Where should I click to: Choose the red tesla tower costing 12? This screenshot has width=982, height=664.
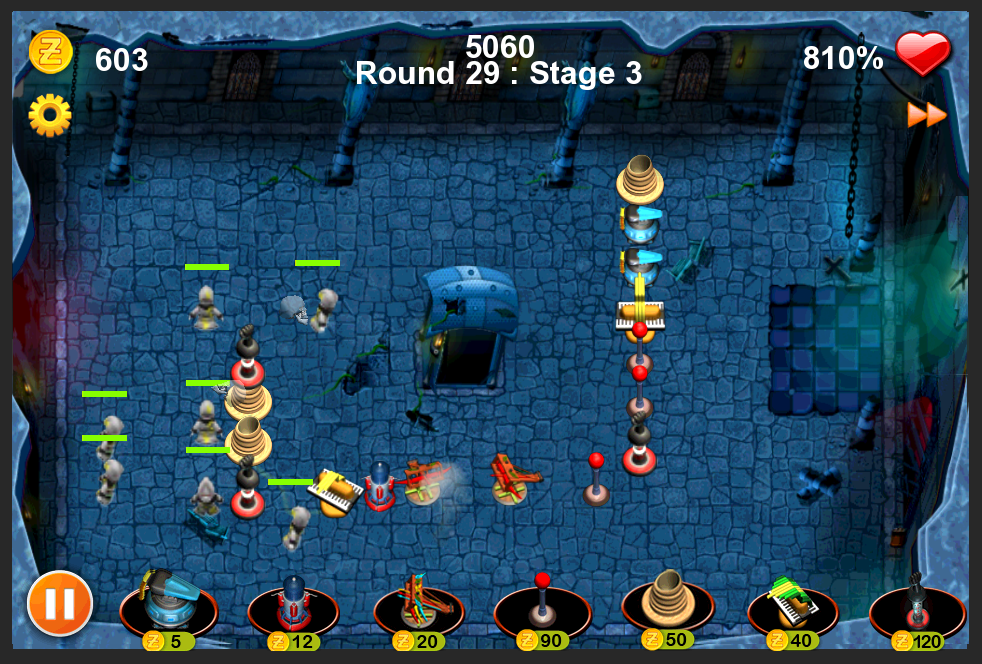click(x=293, y=603)
